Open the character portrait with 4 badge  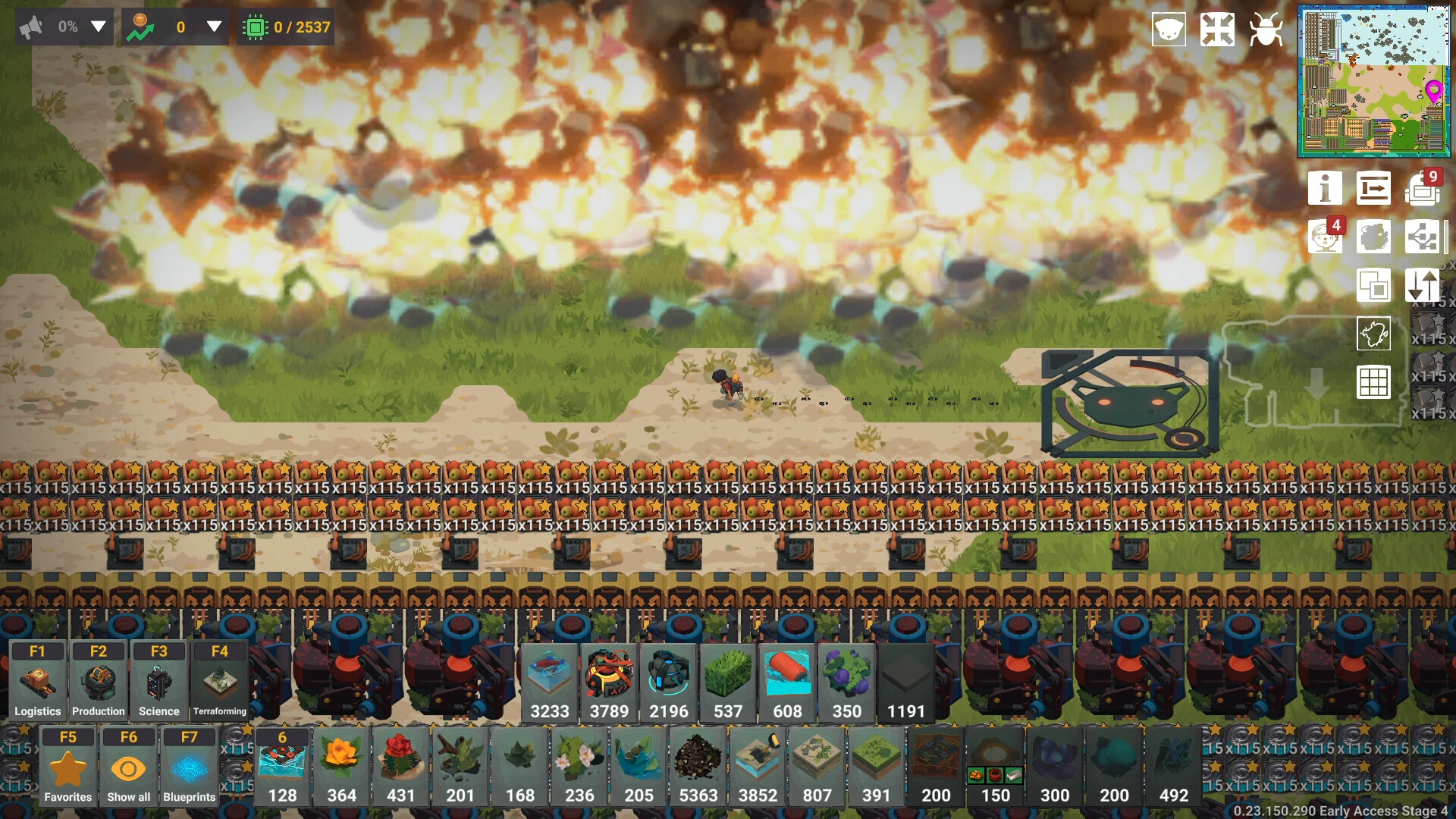click(1325, 237)
